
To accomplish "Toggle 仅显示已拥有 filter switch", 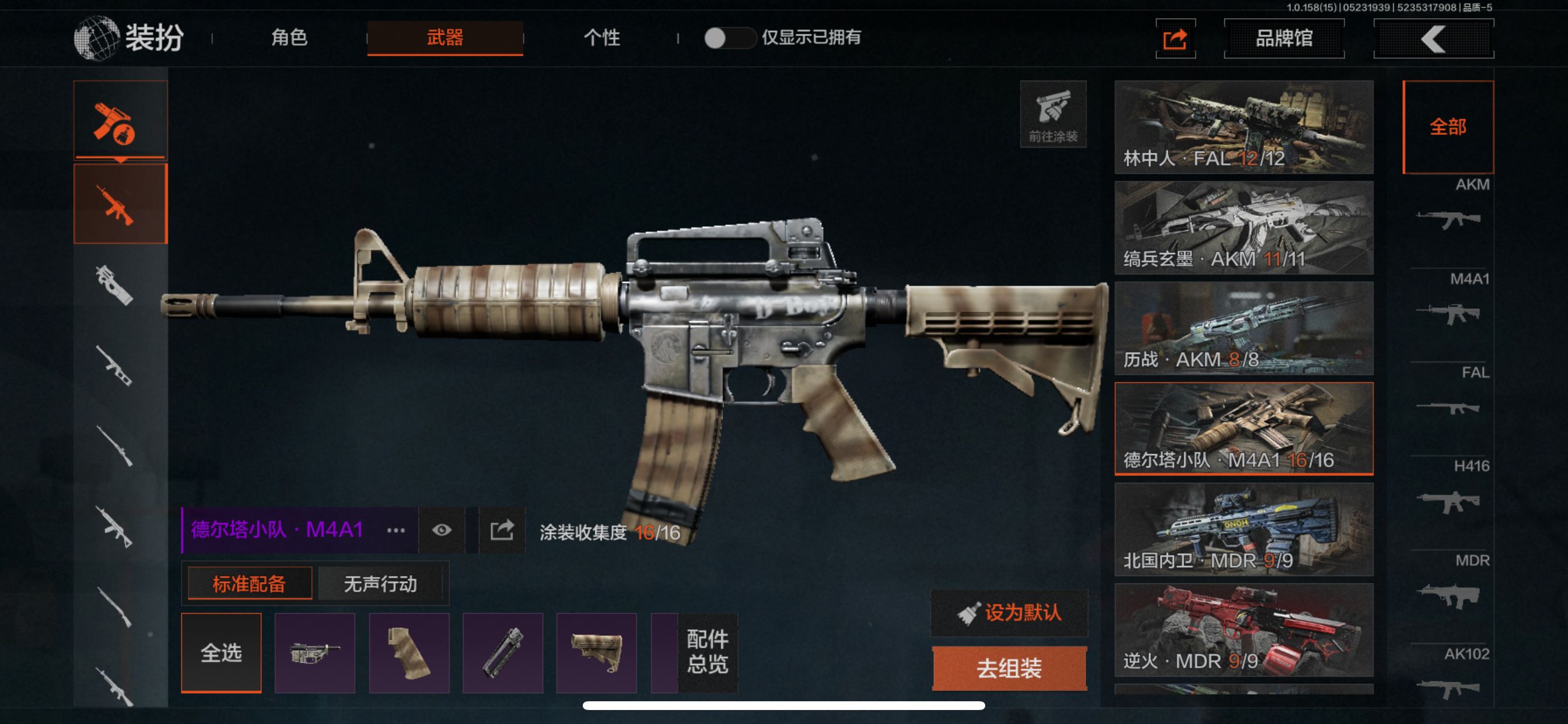I will [728, 38].
